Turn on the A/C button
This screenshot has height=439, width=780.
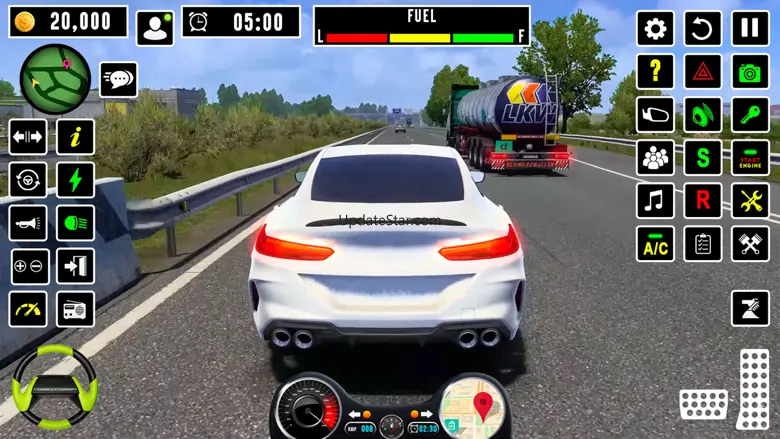(655, 244)
